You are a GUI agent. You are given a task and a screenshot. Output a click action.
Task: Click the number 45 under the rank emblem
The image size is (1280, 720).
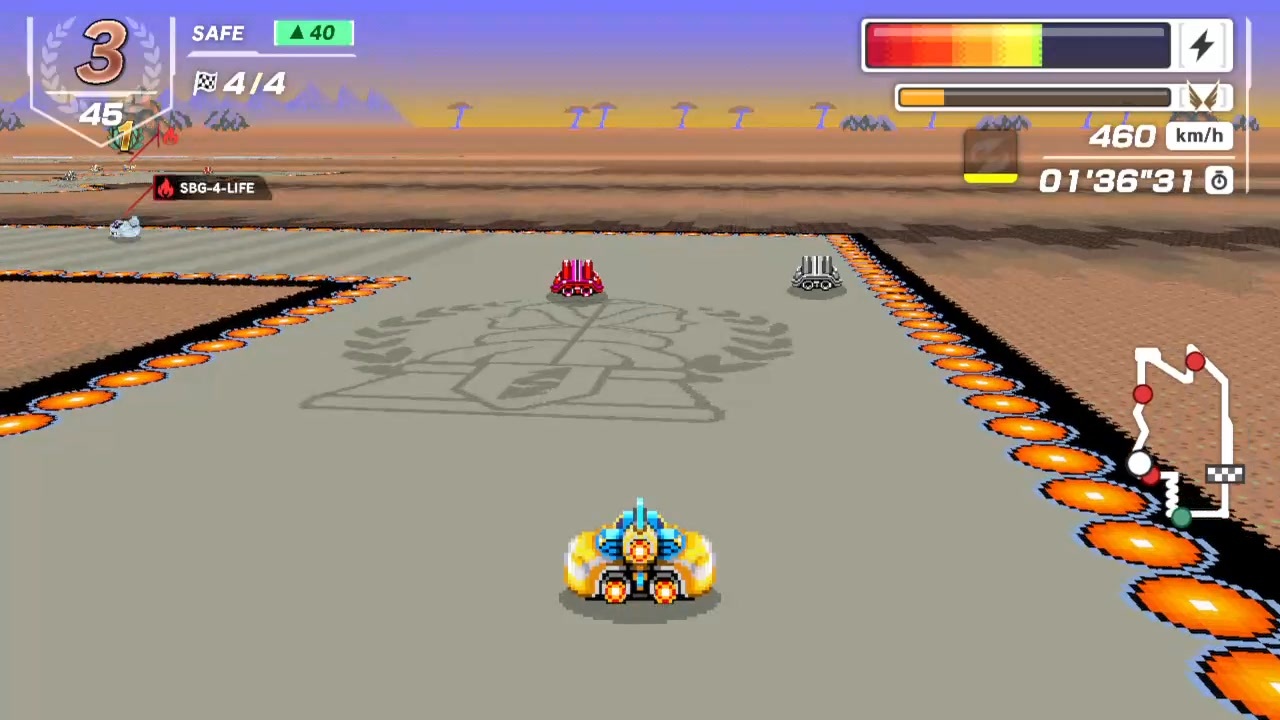(x=100, y=114)
